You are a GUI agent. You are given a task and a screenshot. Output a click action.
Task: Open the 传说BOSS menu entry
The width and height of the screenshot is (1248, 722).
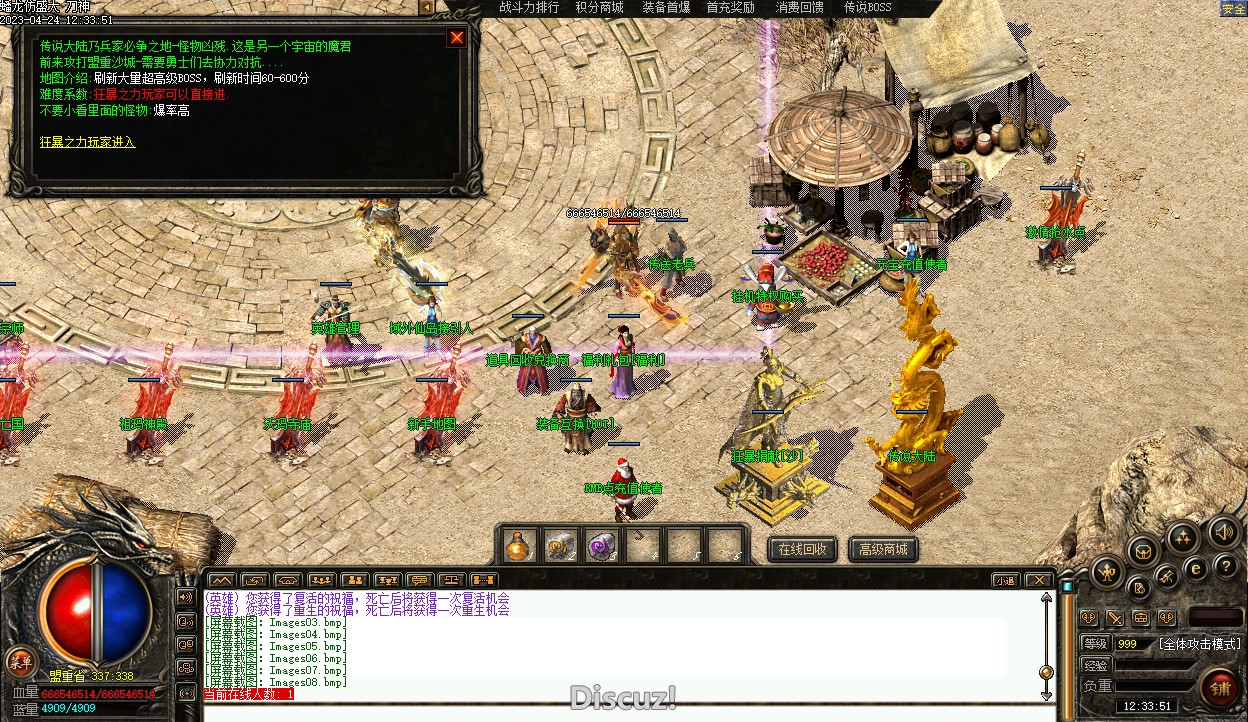(x=867, y=8)
